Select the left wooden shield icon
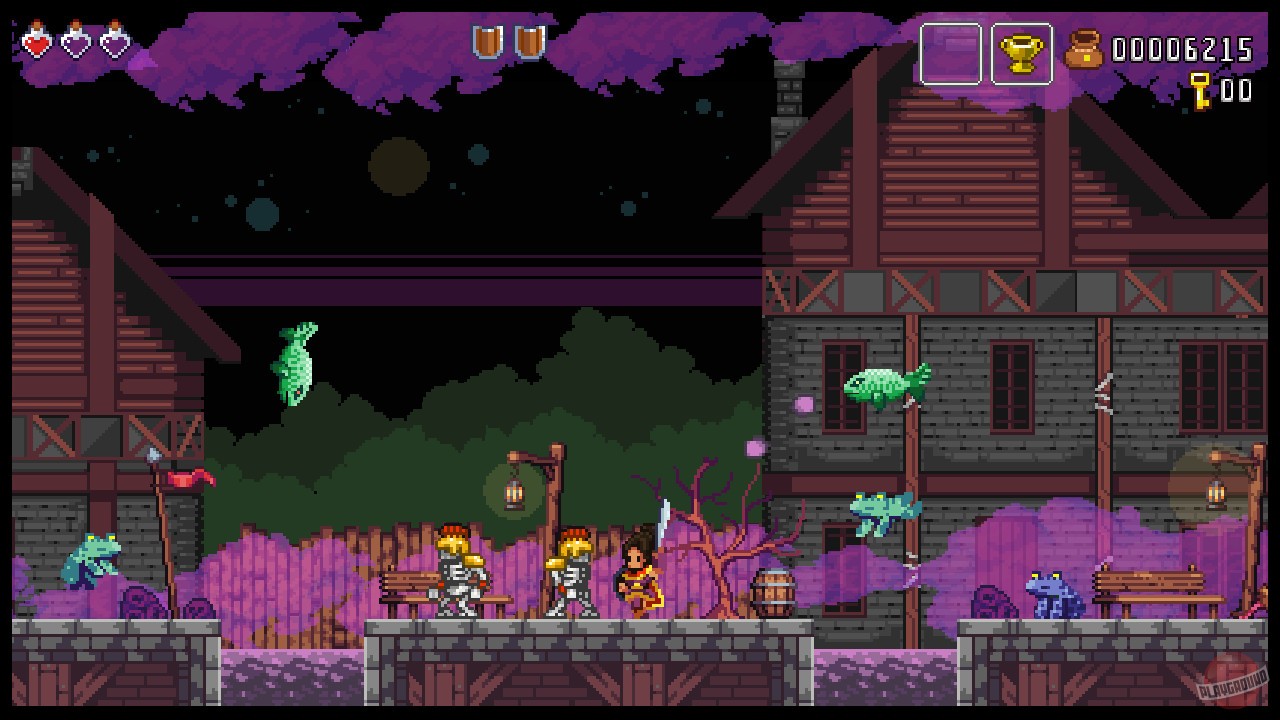 485,42
